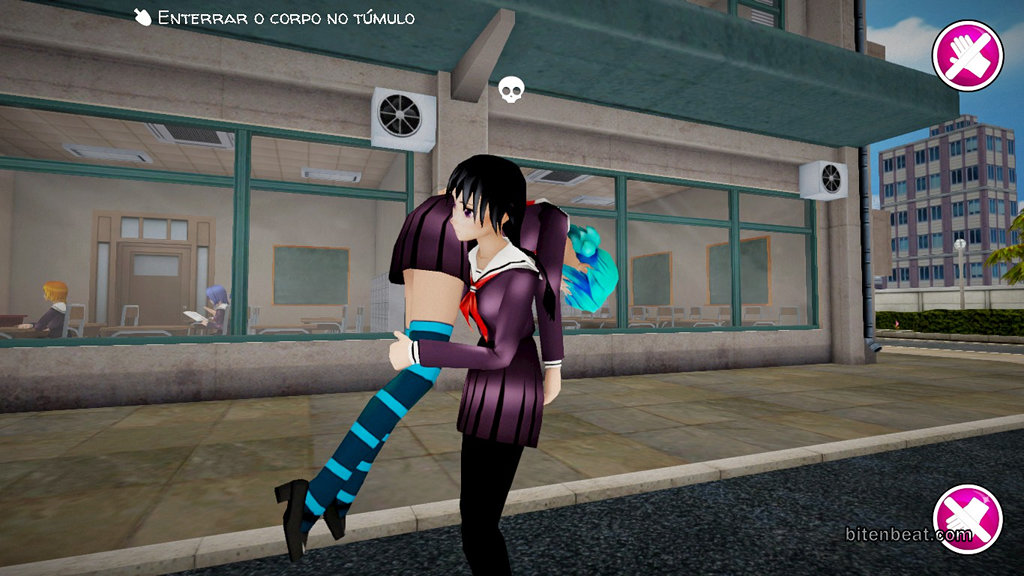
Task: Tap the pink crossed-out raised hand button
Action: (x=967, y=56)
